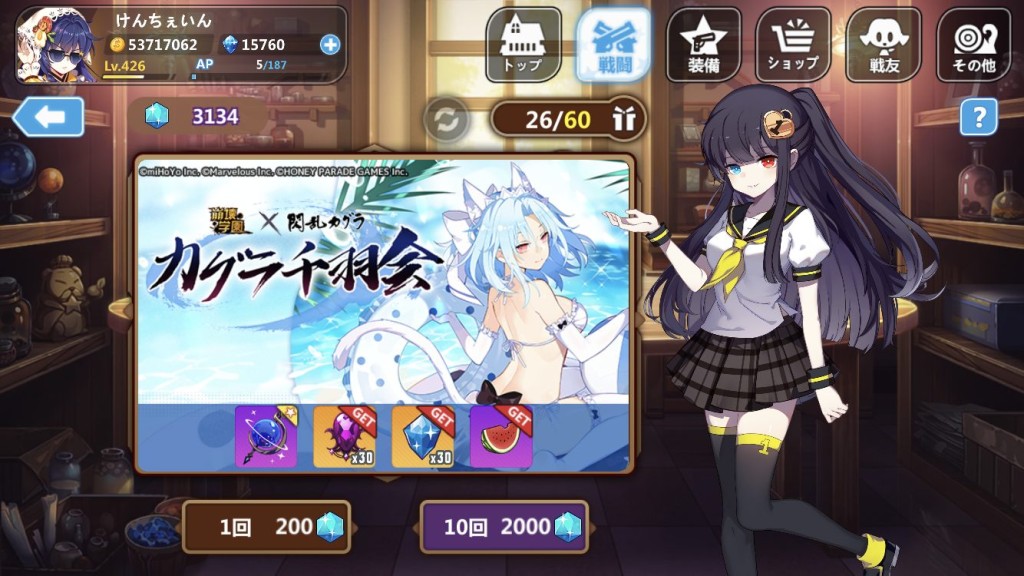Viewport: 1024px width, 576px height.
Task: Tap the circular refresh arrows button
Action: [445, 120]
